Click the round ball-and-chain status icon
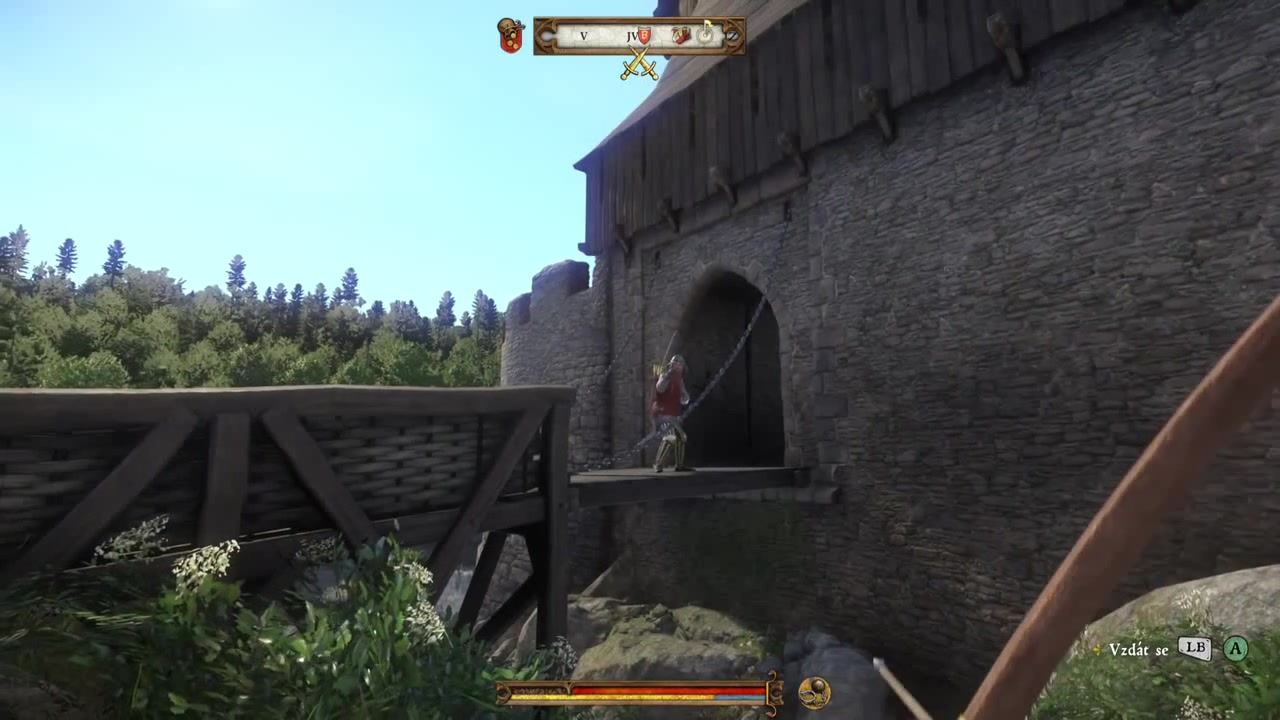Screen dimensions: 1280x720 (x=813, y=693)
